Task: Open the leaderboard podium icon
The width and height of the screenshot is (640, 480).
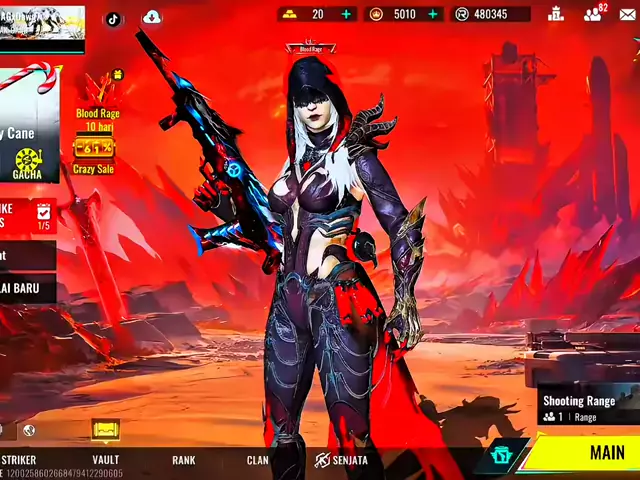Action: pyautogui.click(x=556, y=14)
